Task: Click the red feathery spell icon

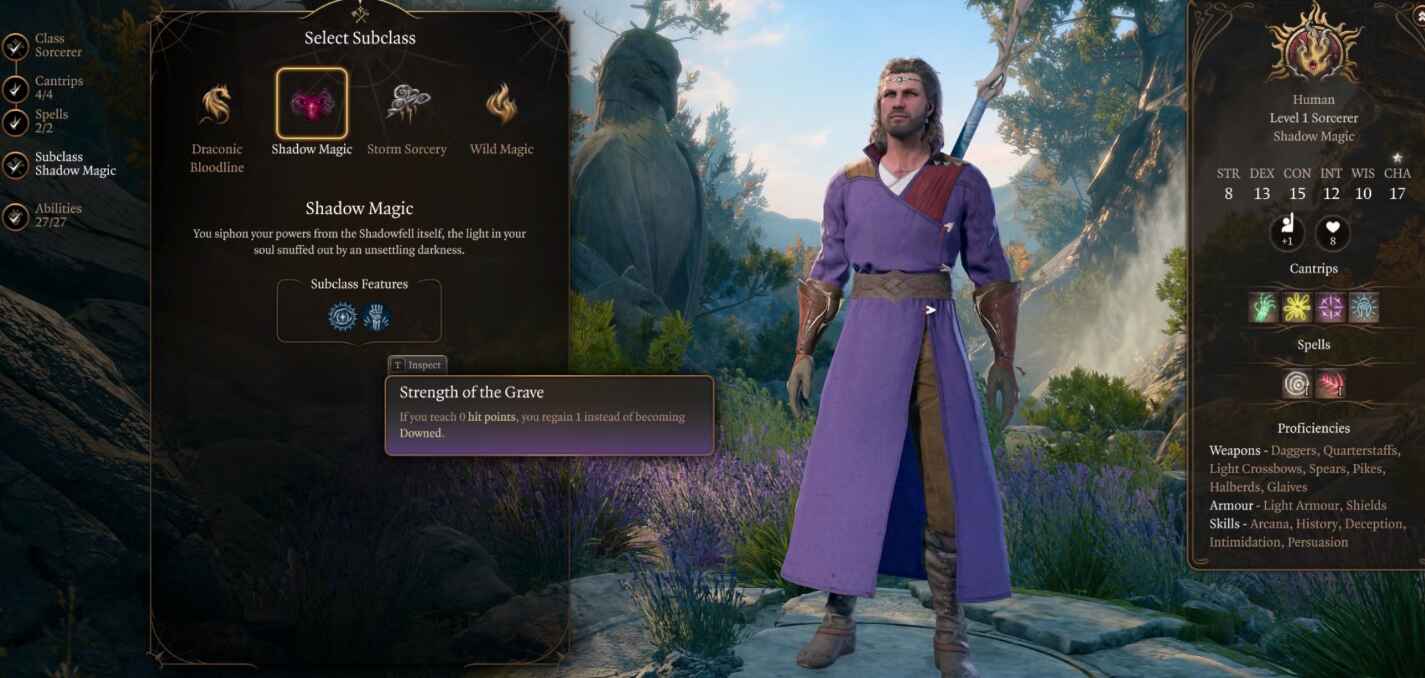Action: (1330, 384)
